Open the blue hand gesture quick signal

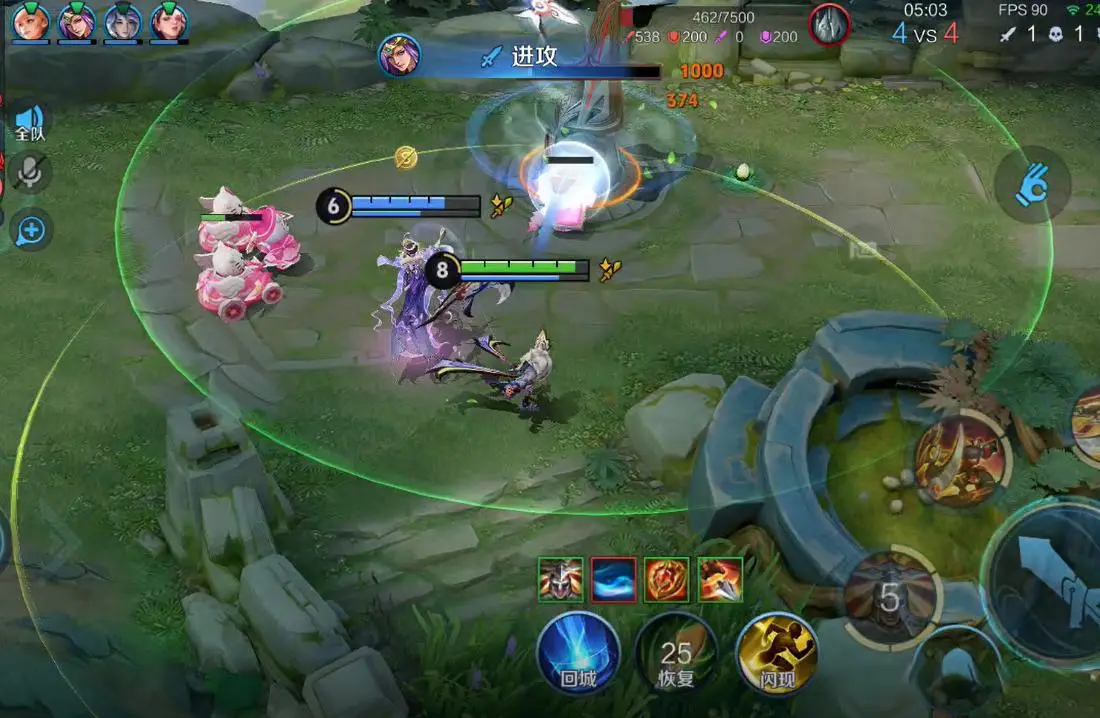(x=1032, y=186)
